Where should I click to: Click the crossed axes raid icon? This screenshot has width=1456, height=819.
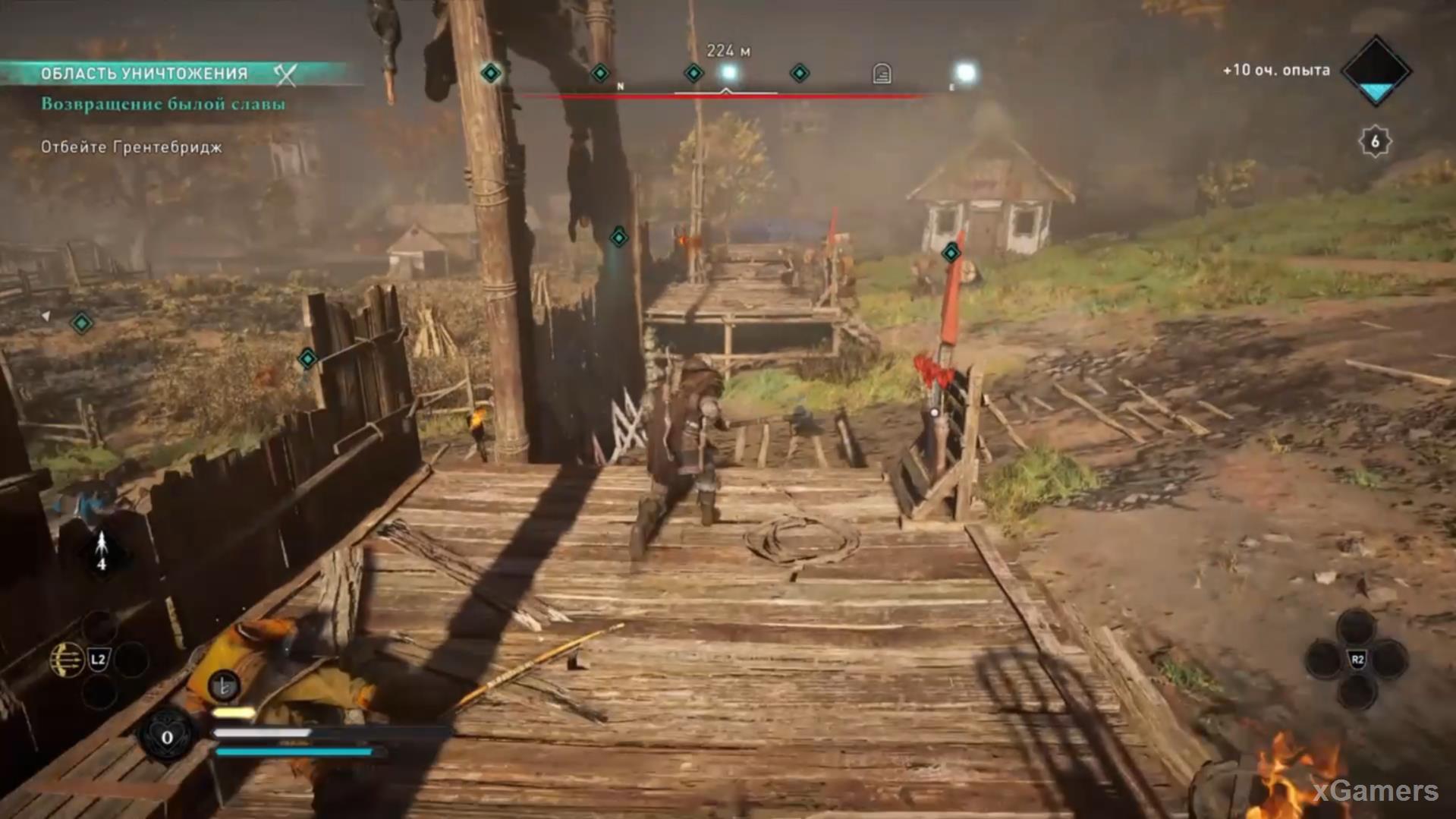[x=285, y=74]
